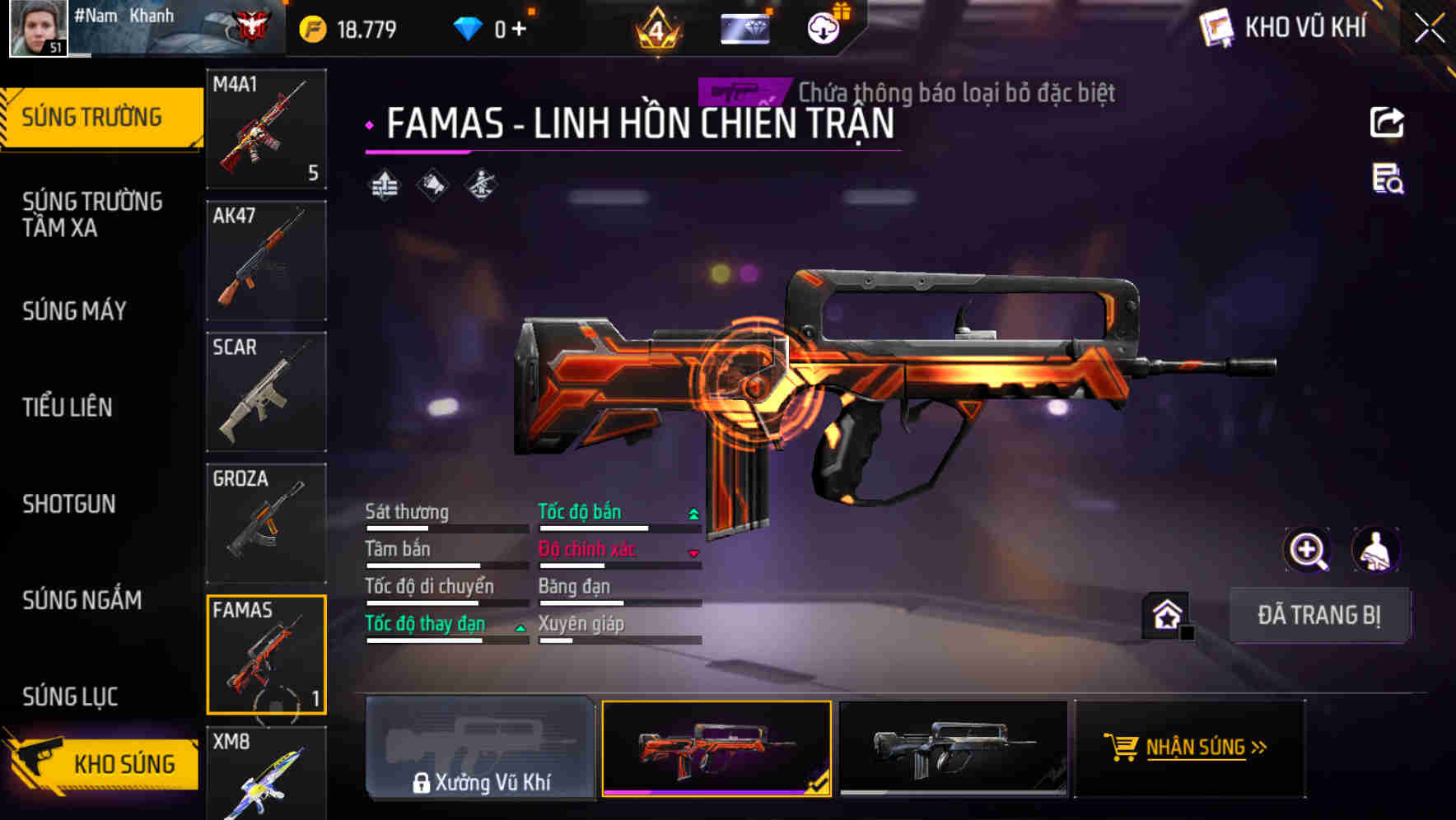The image size is (1456, 820).
Task: Show the Shotgun weapon category
Action: click(x=69, y=504)
